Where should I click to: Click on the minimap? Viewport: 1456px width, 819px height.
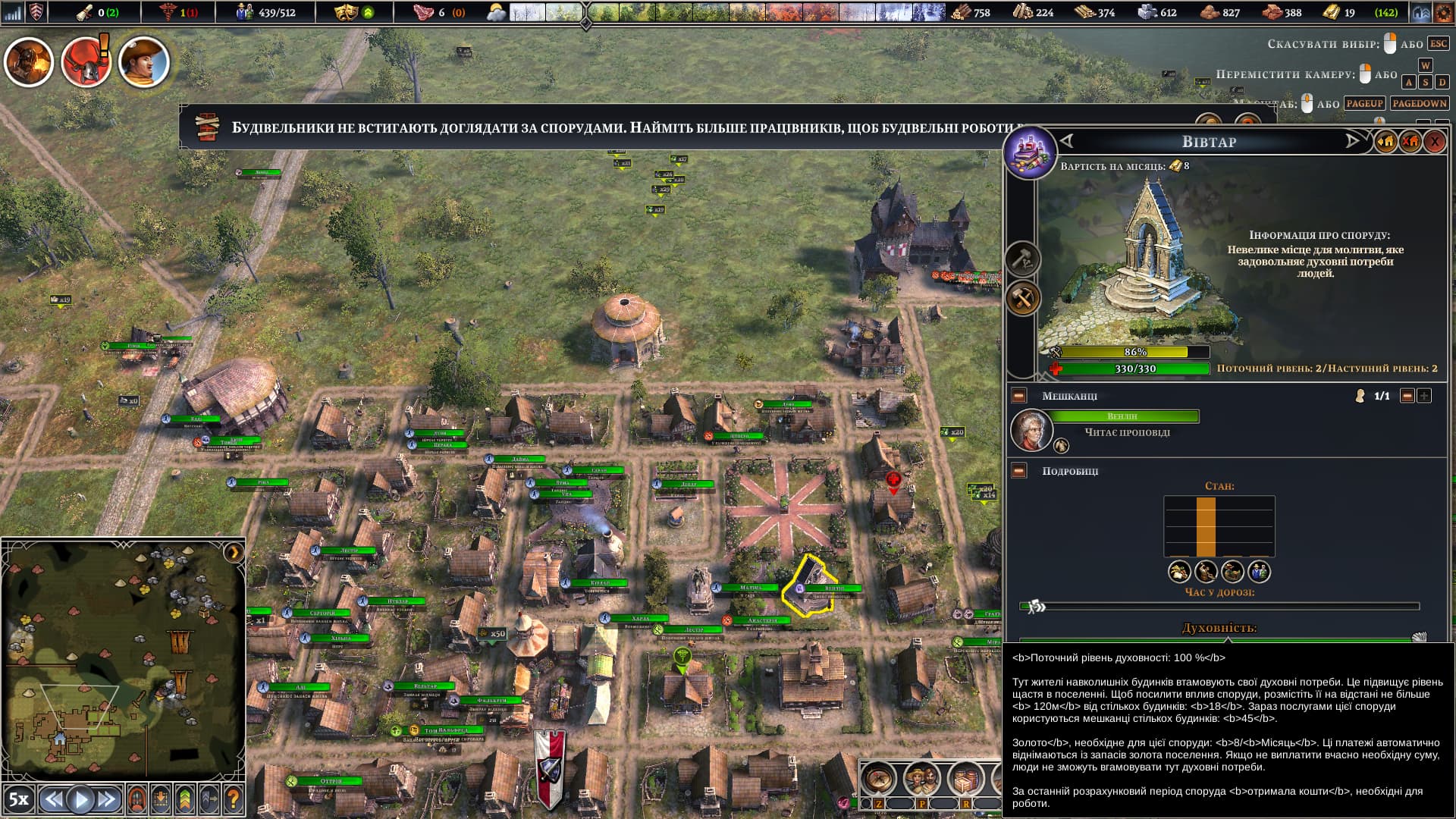coord(121,660)
